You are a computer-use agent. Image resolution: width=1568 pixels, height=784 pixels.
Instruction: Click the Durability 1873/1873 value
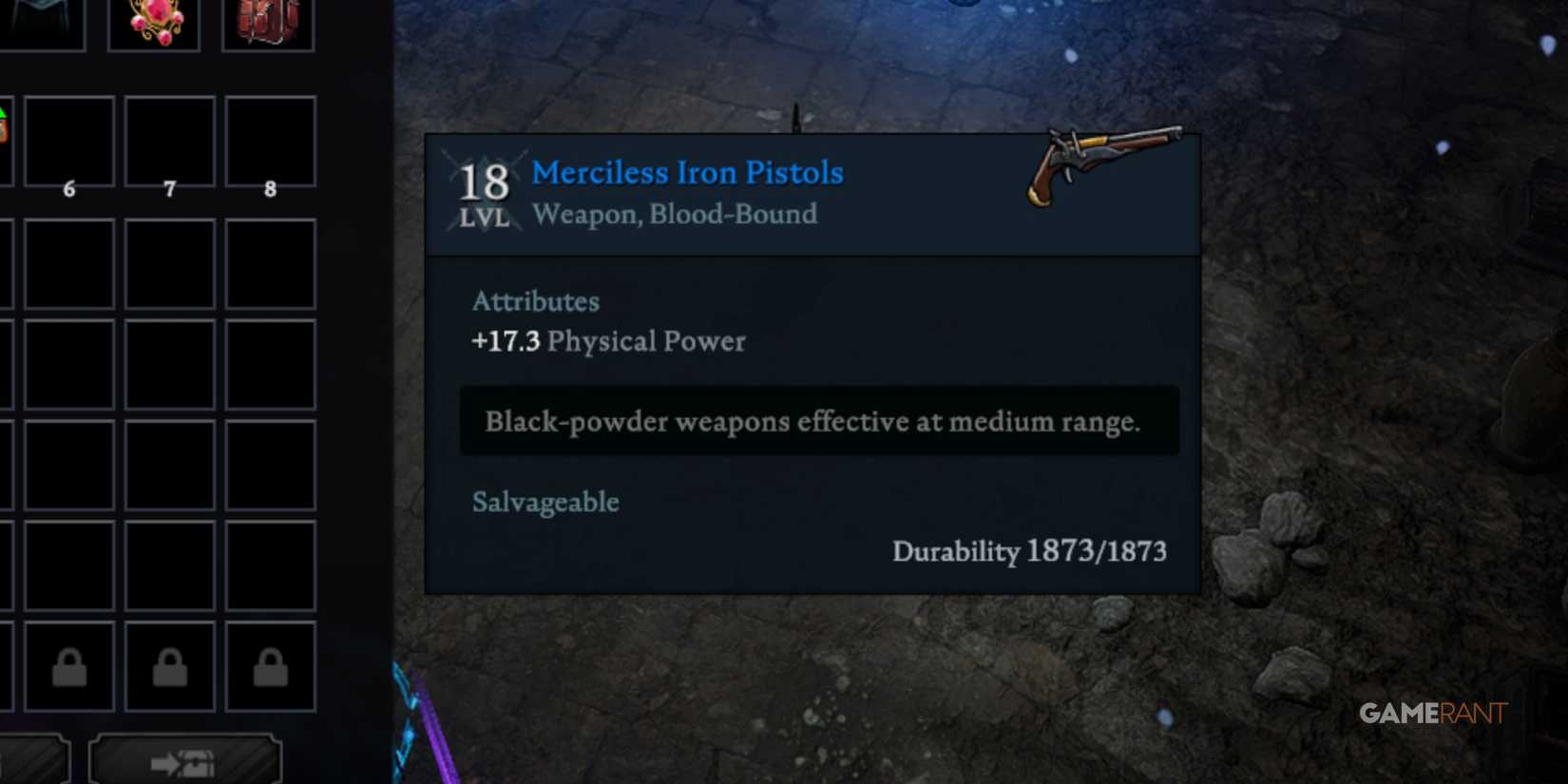pyautogui.click(x=1030, y=551)
